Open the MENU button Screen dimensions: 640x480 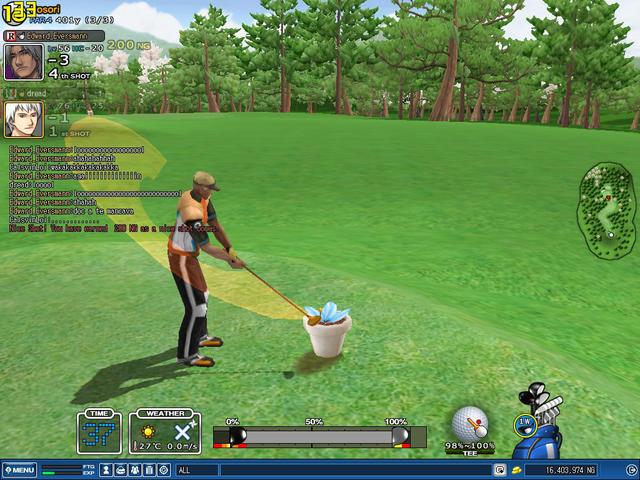pos(19,469)
